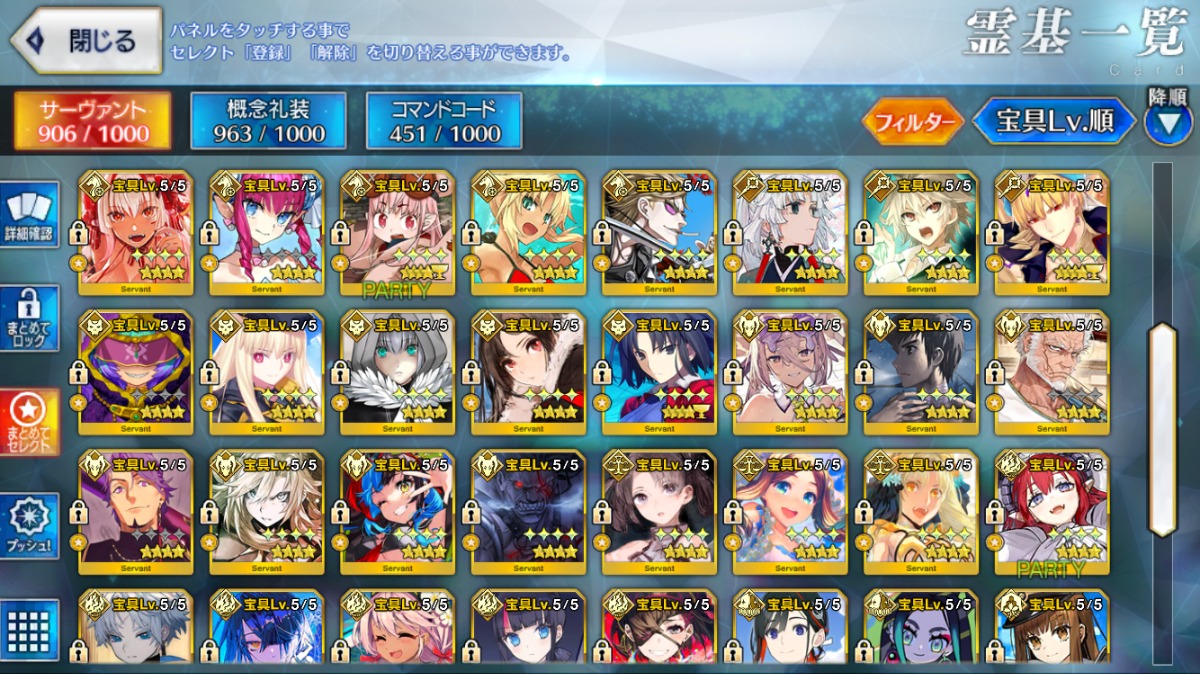Select the dark blue berserker beast card
Screen dimensions: 1200x674
click(x=528, y=512)
